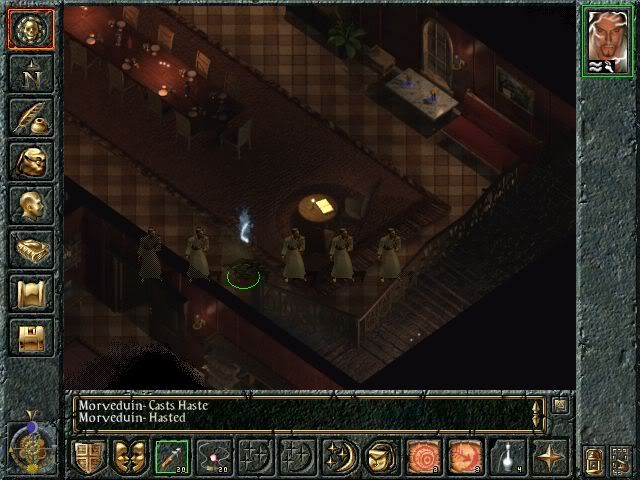This screenshot has height=480, width=640.
Task: Open inventory via the helmeted head button
Action: (30, 162)
